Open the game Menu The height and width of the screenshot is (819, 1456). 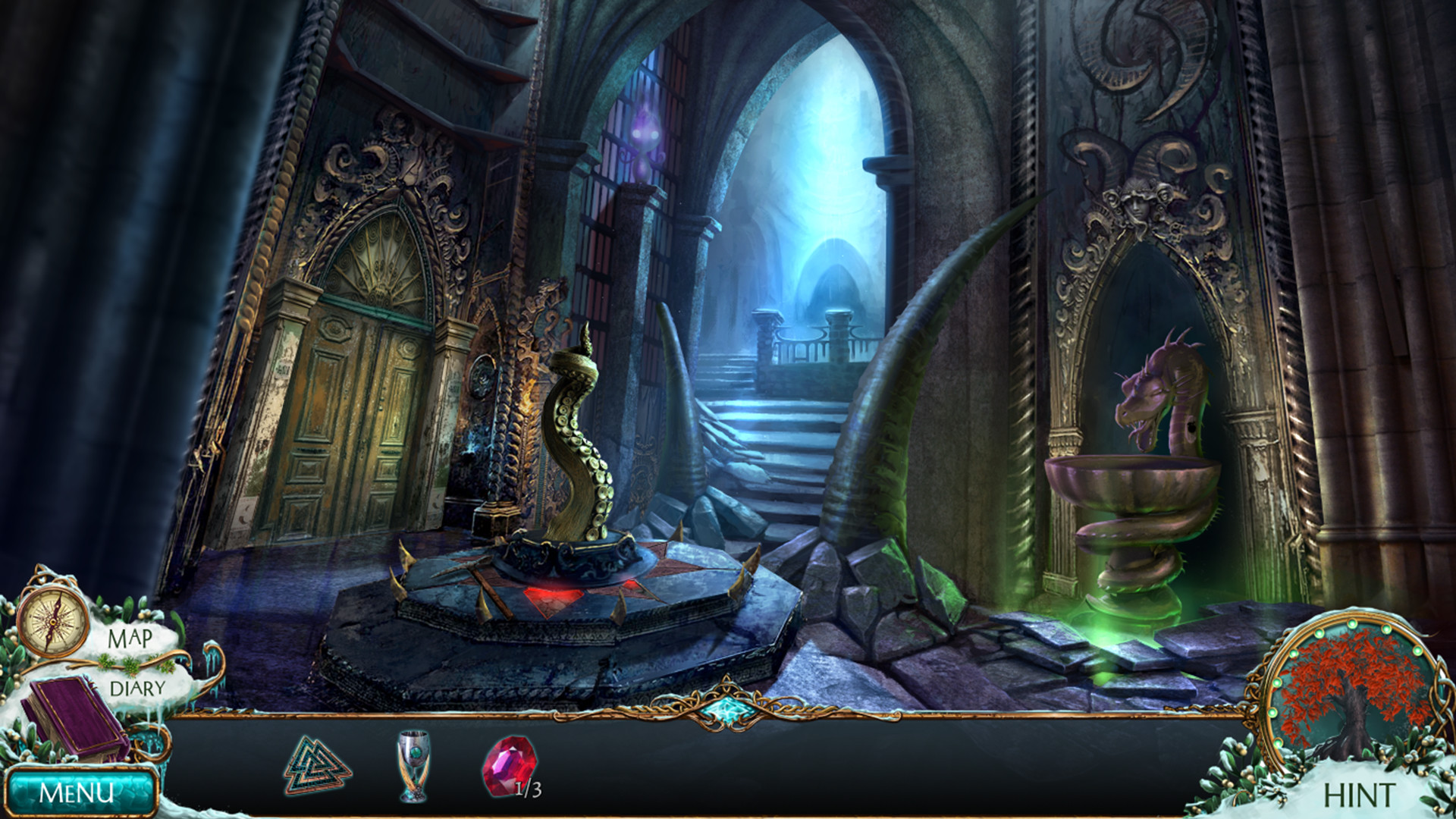[x=77, y=792]
